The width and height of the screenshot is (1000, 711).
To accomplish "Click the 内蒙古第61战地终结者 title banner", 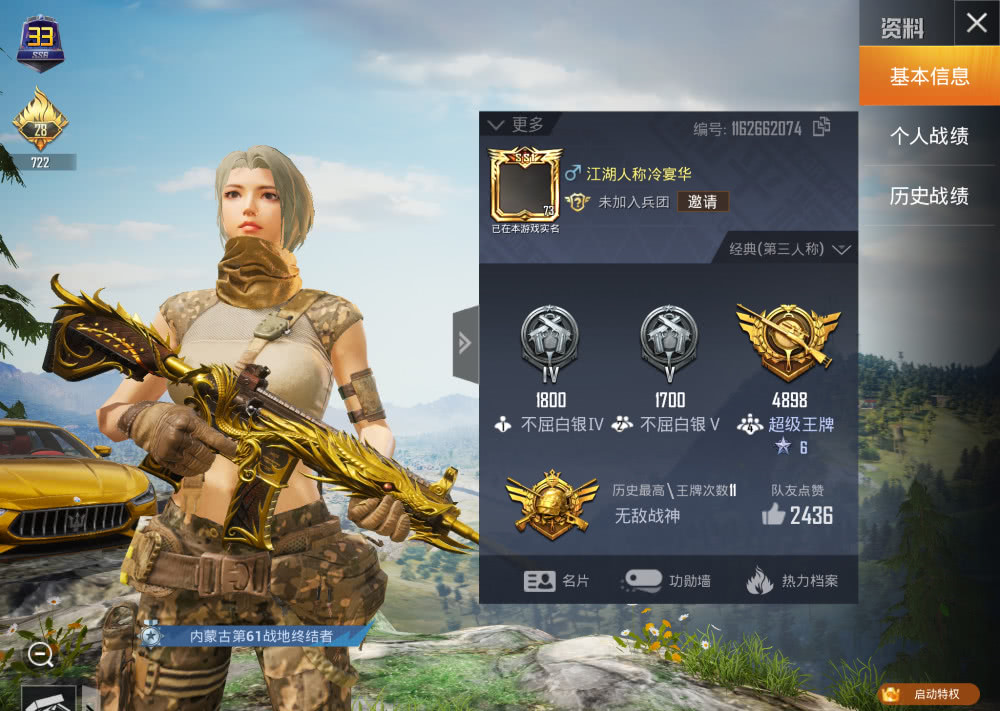I will point(260,636).
